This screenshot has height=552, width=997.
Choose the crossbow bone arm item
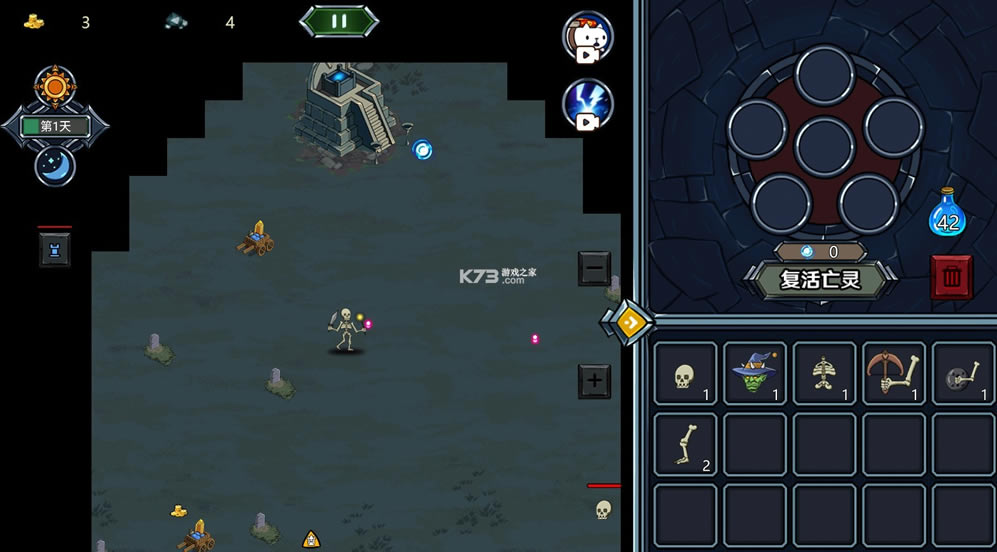click(895, 373)
